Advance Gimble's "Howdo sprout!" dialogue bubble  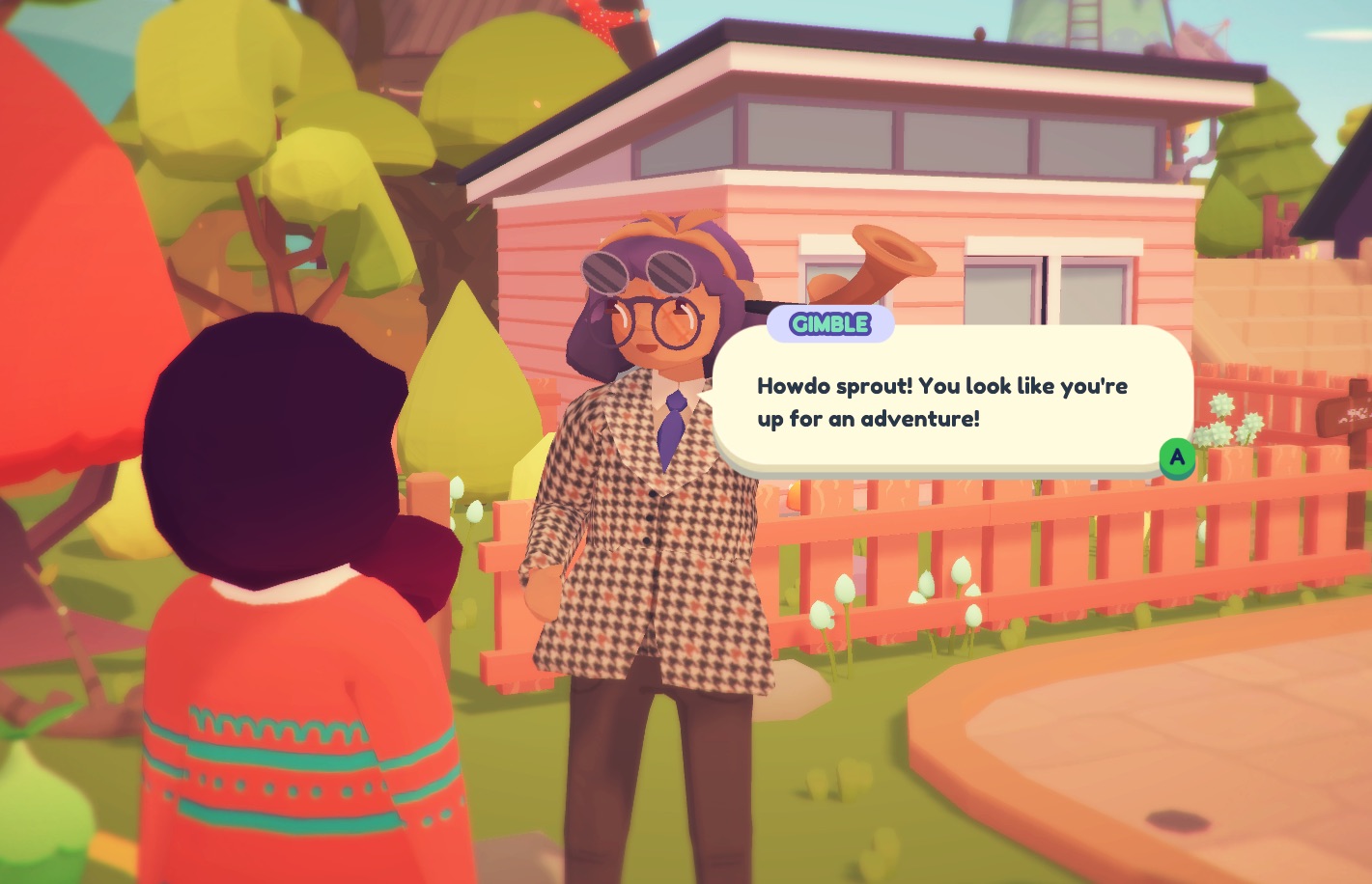(x=1176, y=457)
